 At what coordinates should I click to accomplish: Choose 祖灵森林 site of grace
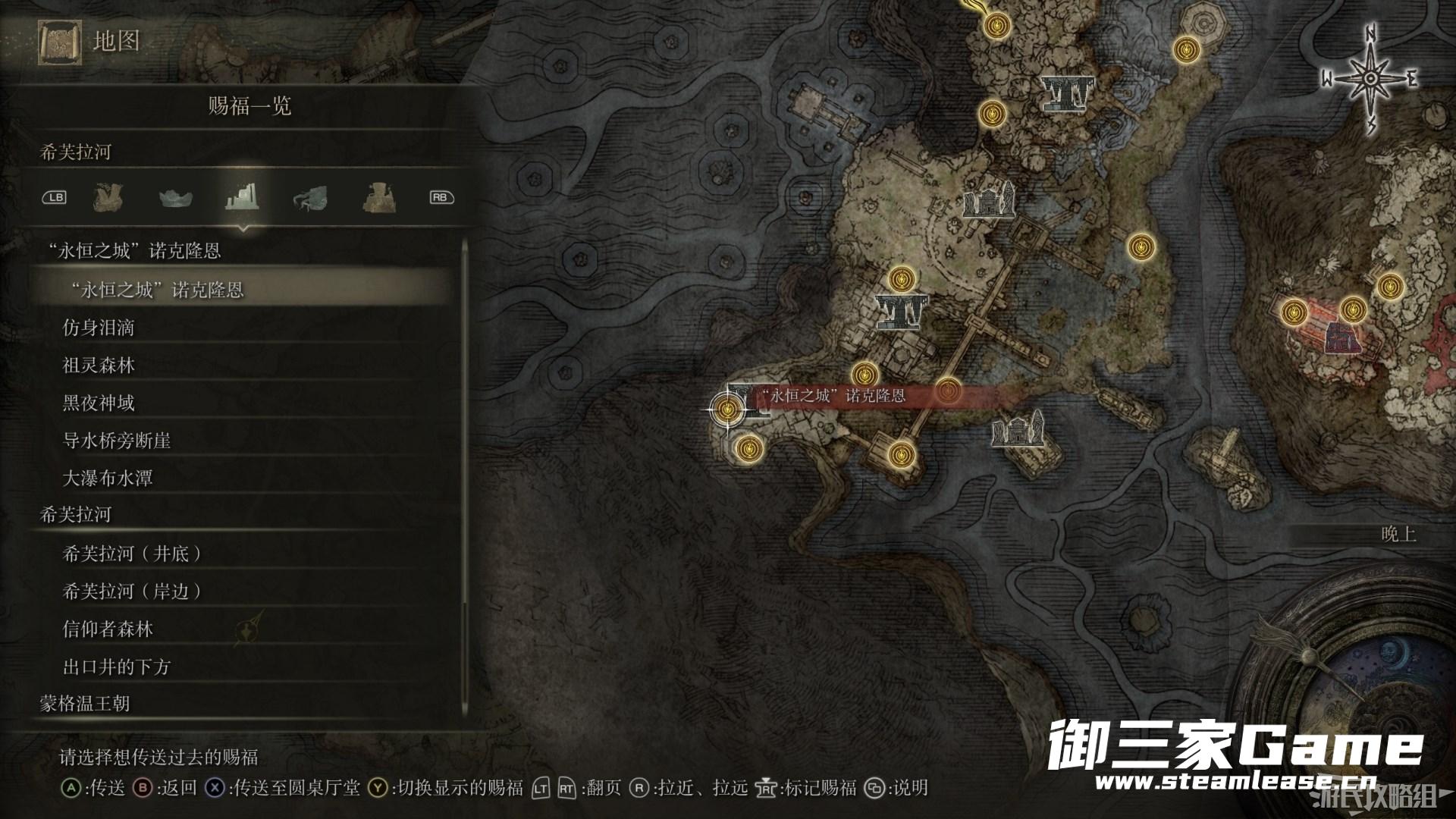[x=99, y=366]
